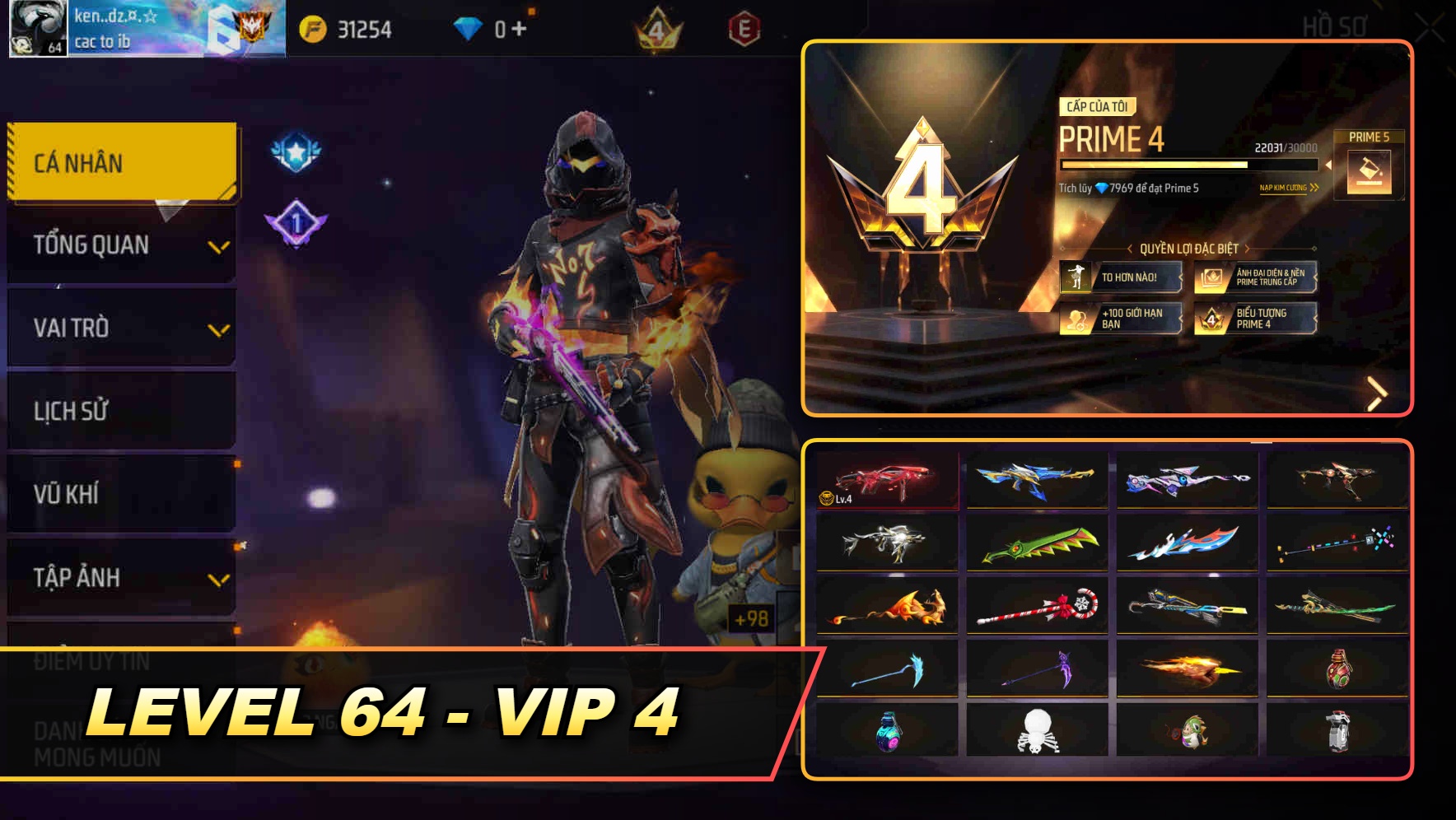1456x820 pixels.
Task: Expand the VAI TRÒ section
Action: pos(120,328)
